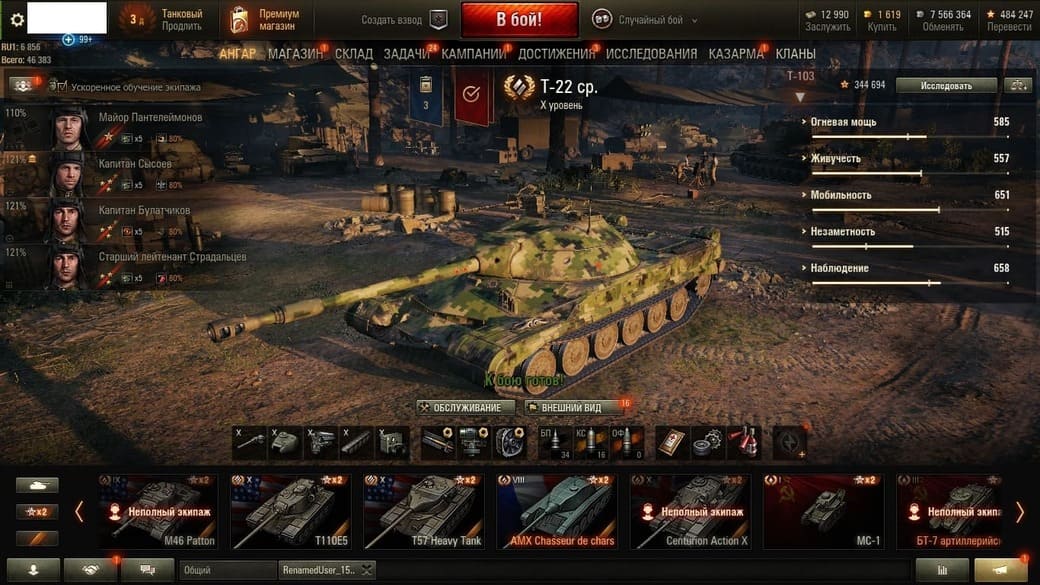Close the RenamedUser chat tab
The height and width of the screenshot is (585, 1040).
point(367,569)
